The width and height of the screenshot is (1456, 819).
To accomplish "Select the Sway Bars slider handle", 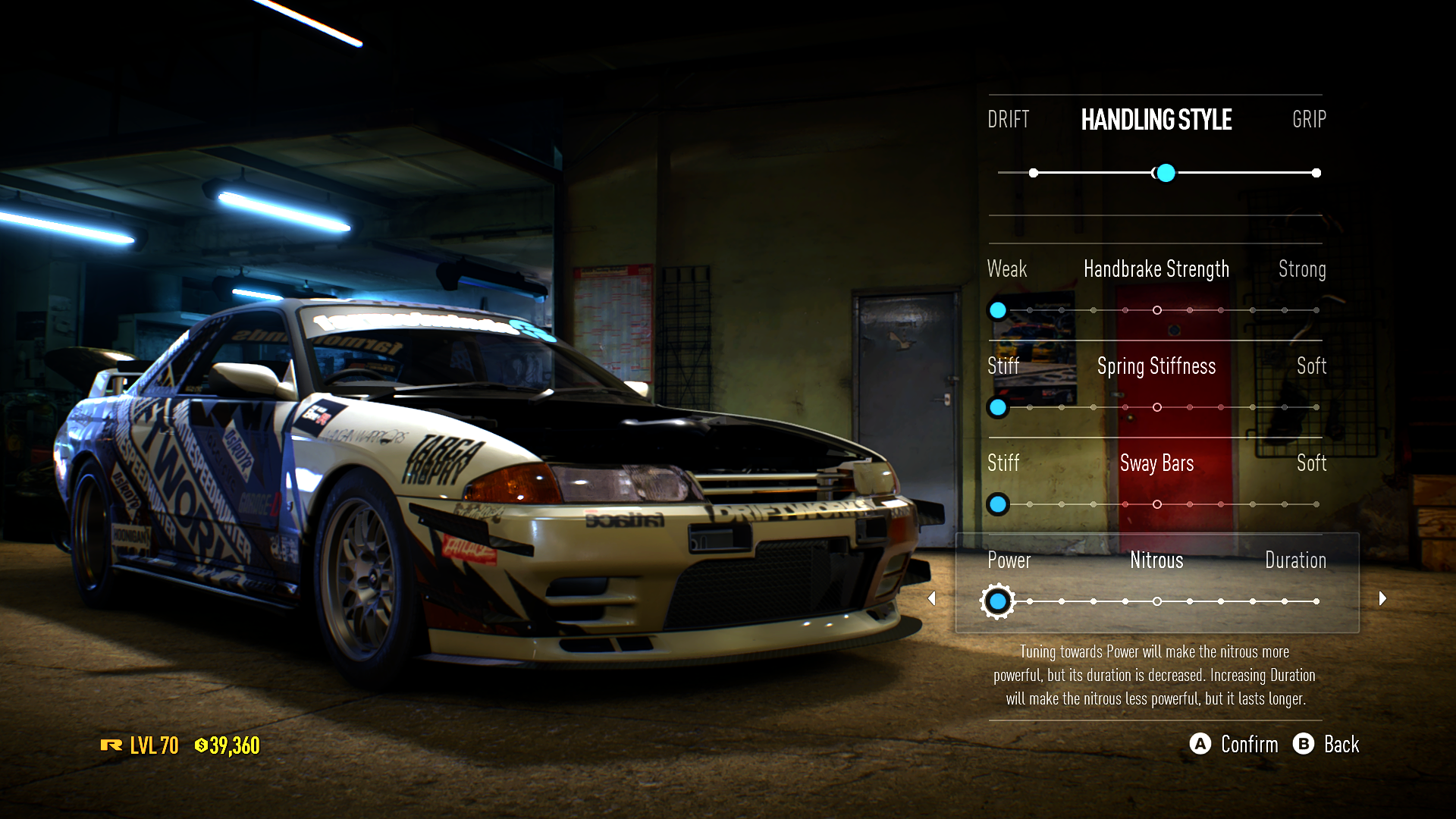I will coord(998,504).
